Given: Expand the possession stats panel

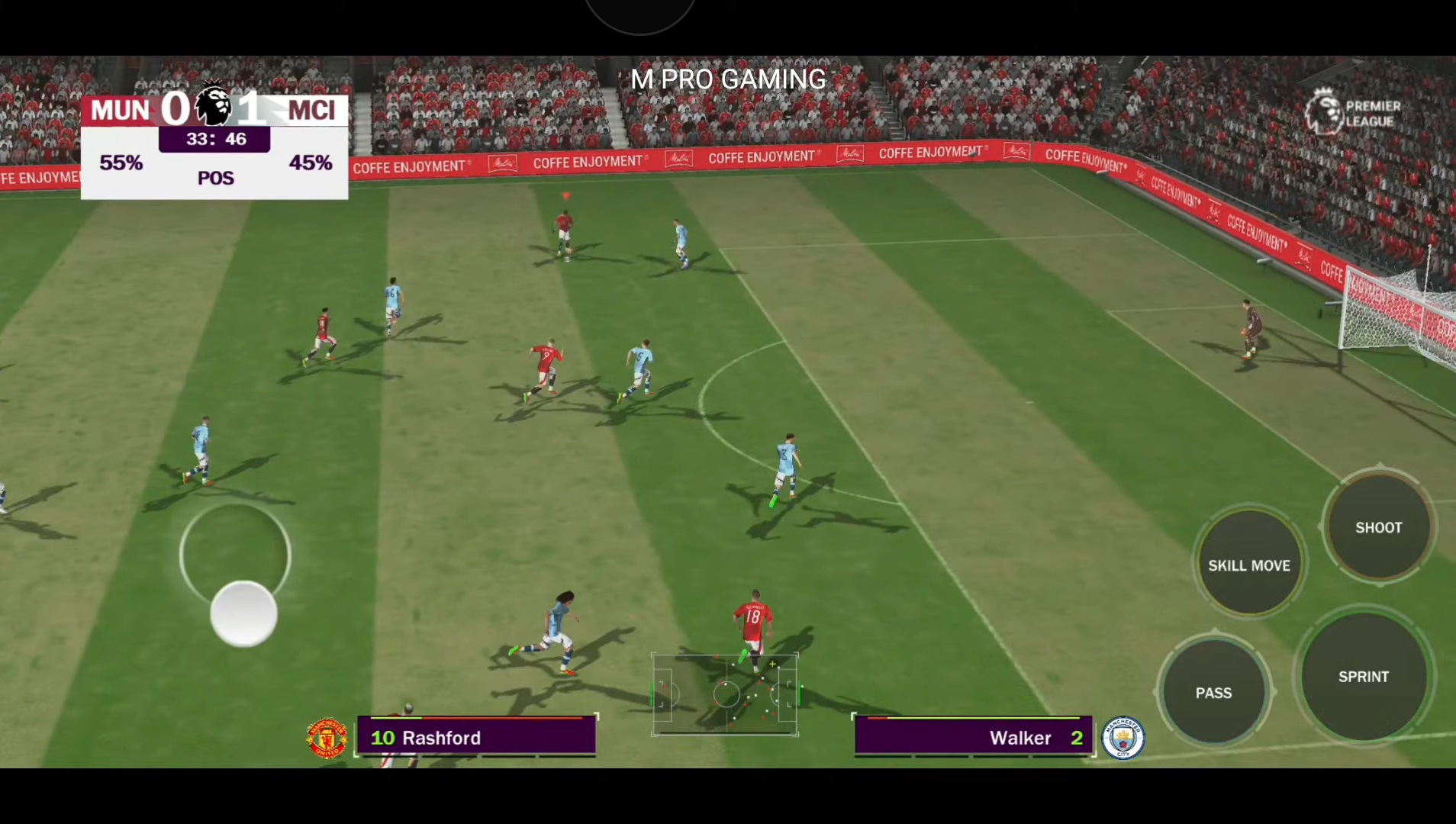Looking at the screenshot, I should pyautogui.click(x=214, y=163).
